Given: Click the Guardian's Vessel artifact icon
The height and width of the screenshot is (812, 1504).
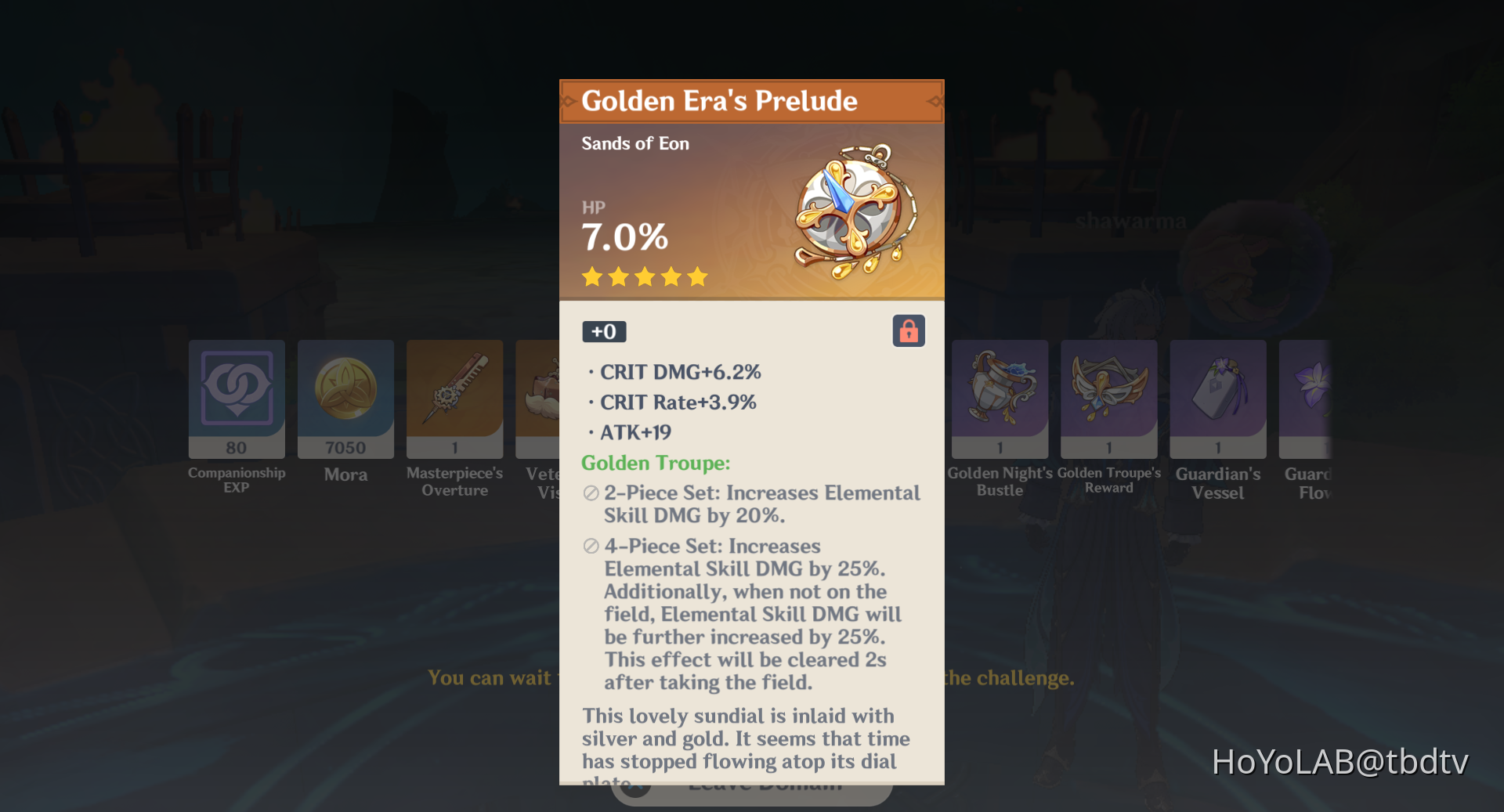Looking at the screenshot, I should point(1217,399).
